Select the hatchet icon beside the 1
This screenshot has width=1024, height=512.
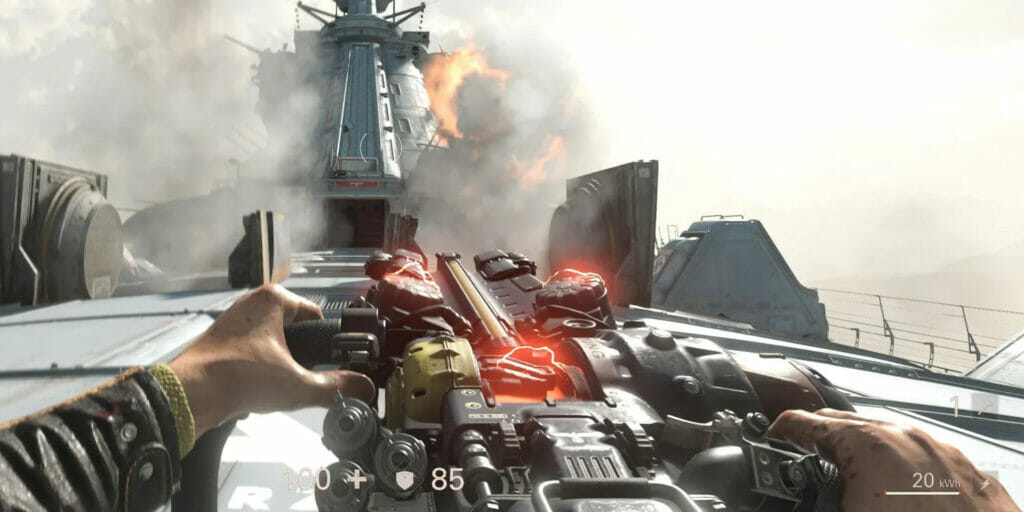pos(985,406)
